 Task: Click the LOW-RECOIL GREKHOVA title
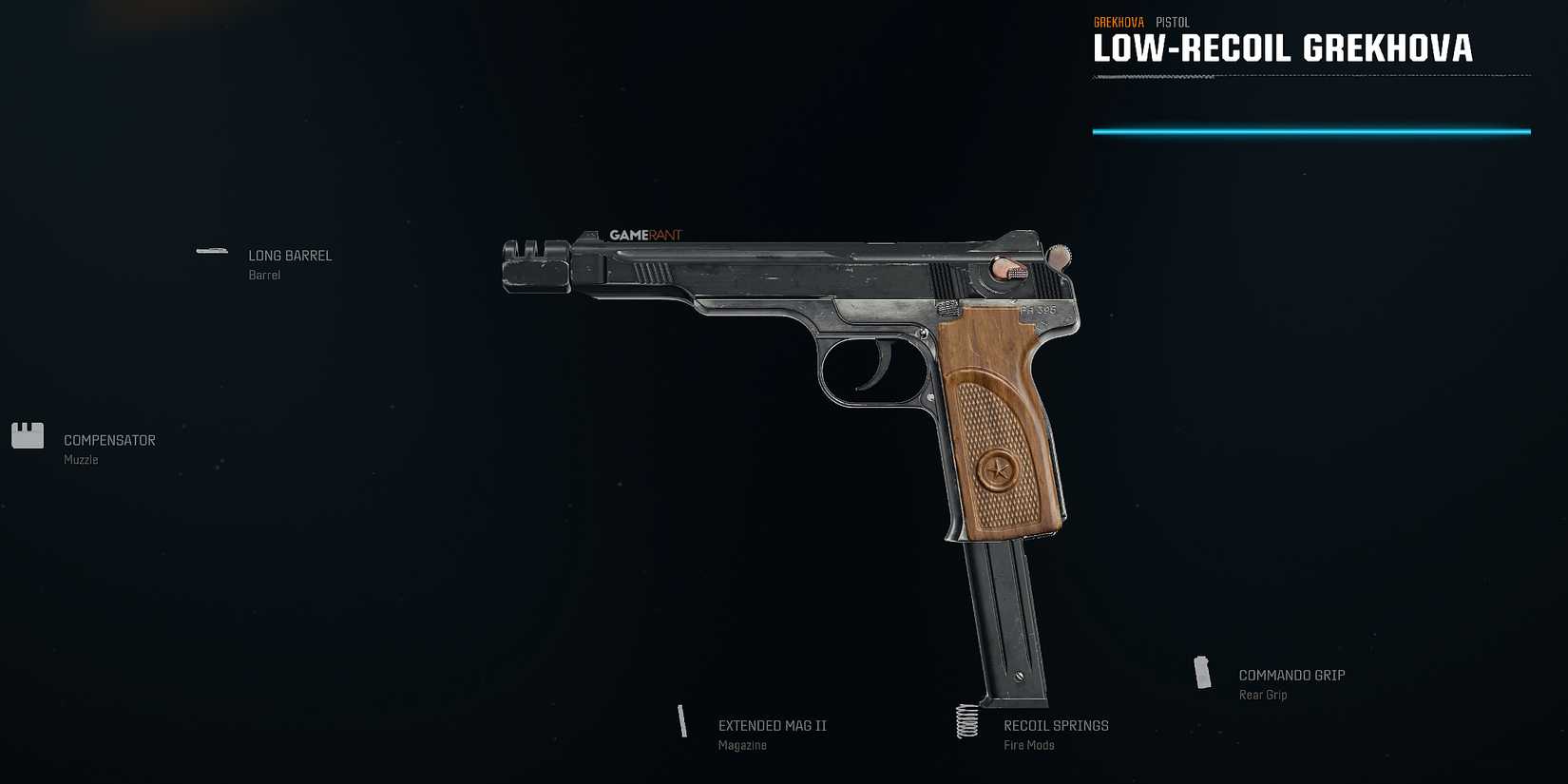tap(1283, 48)
